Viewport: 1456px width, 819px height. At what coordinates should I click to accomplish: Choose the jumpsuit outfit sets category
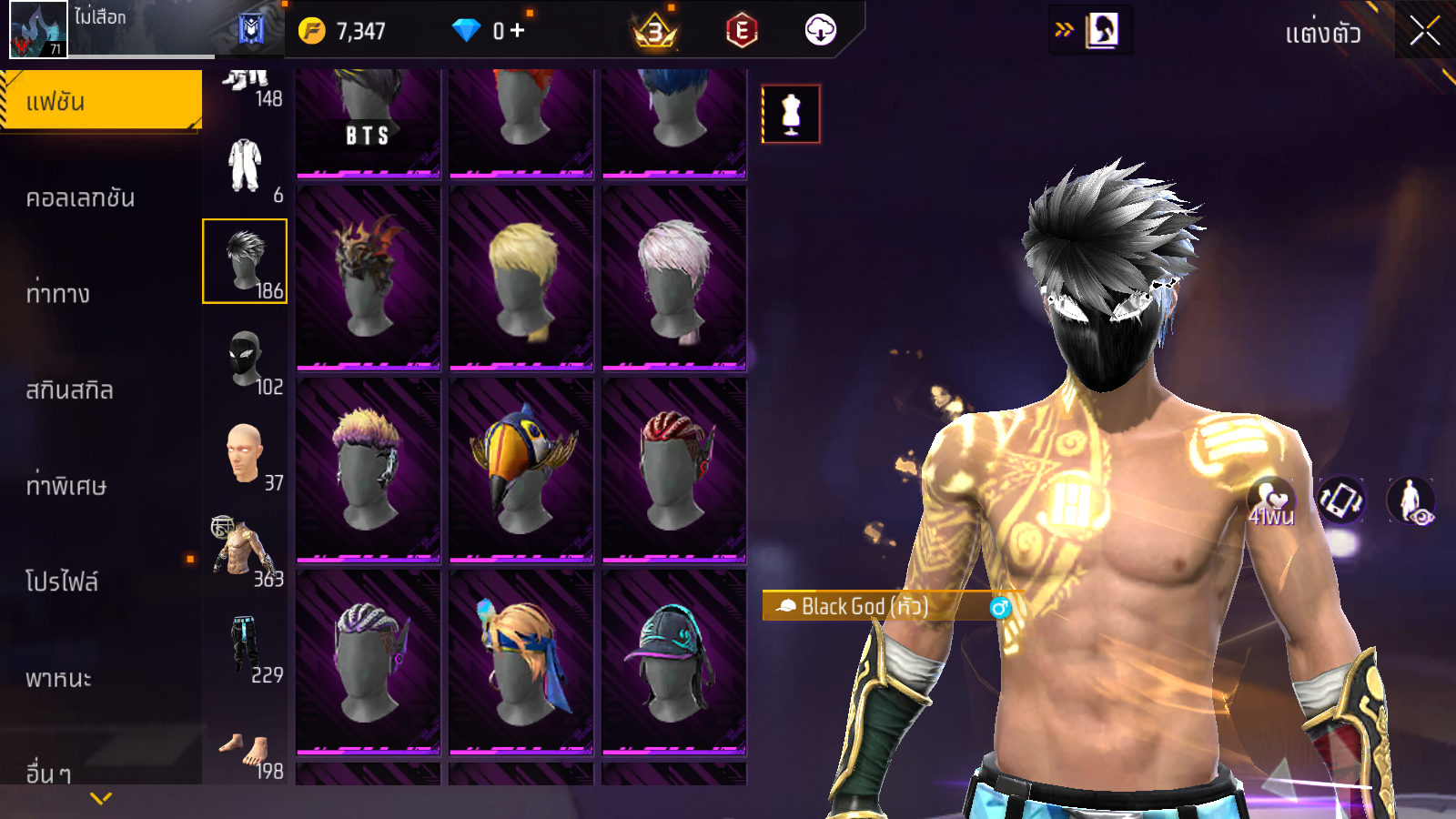click(x=245, y=167)
